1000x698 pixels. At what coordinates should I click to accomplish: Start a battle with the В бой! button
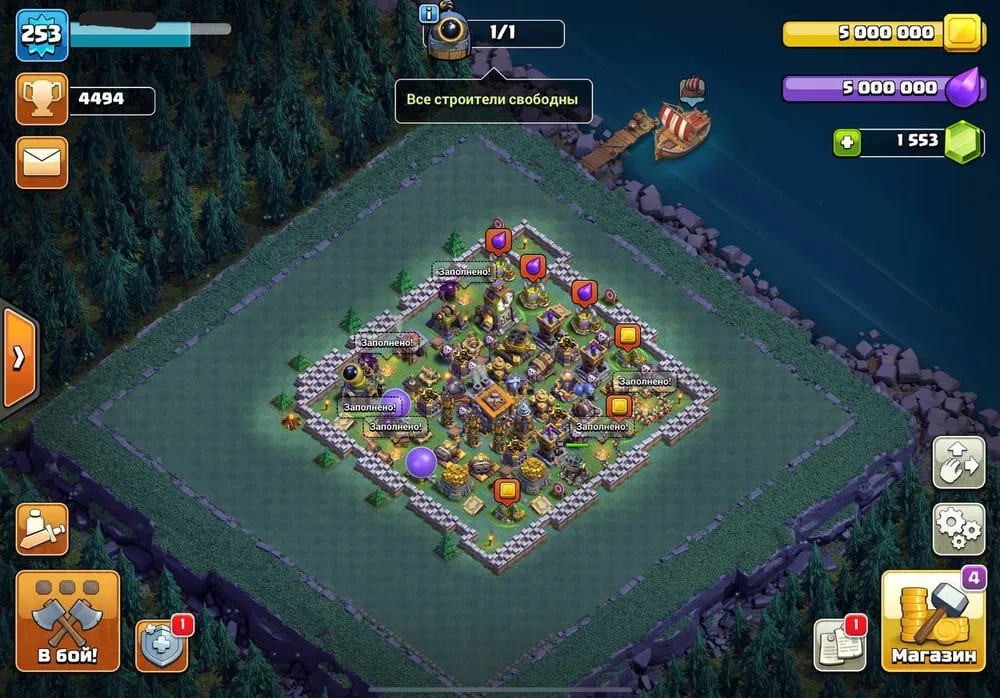coord(67,621)
